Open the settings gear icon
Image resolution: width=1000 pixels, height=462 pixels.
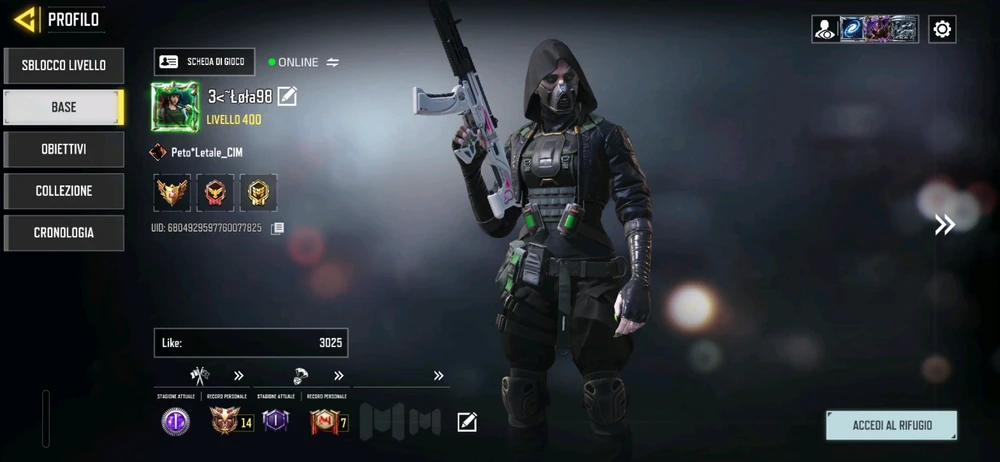pyautogui.click(x=942, y=29)
